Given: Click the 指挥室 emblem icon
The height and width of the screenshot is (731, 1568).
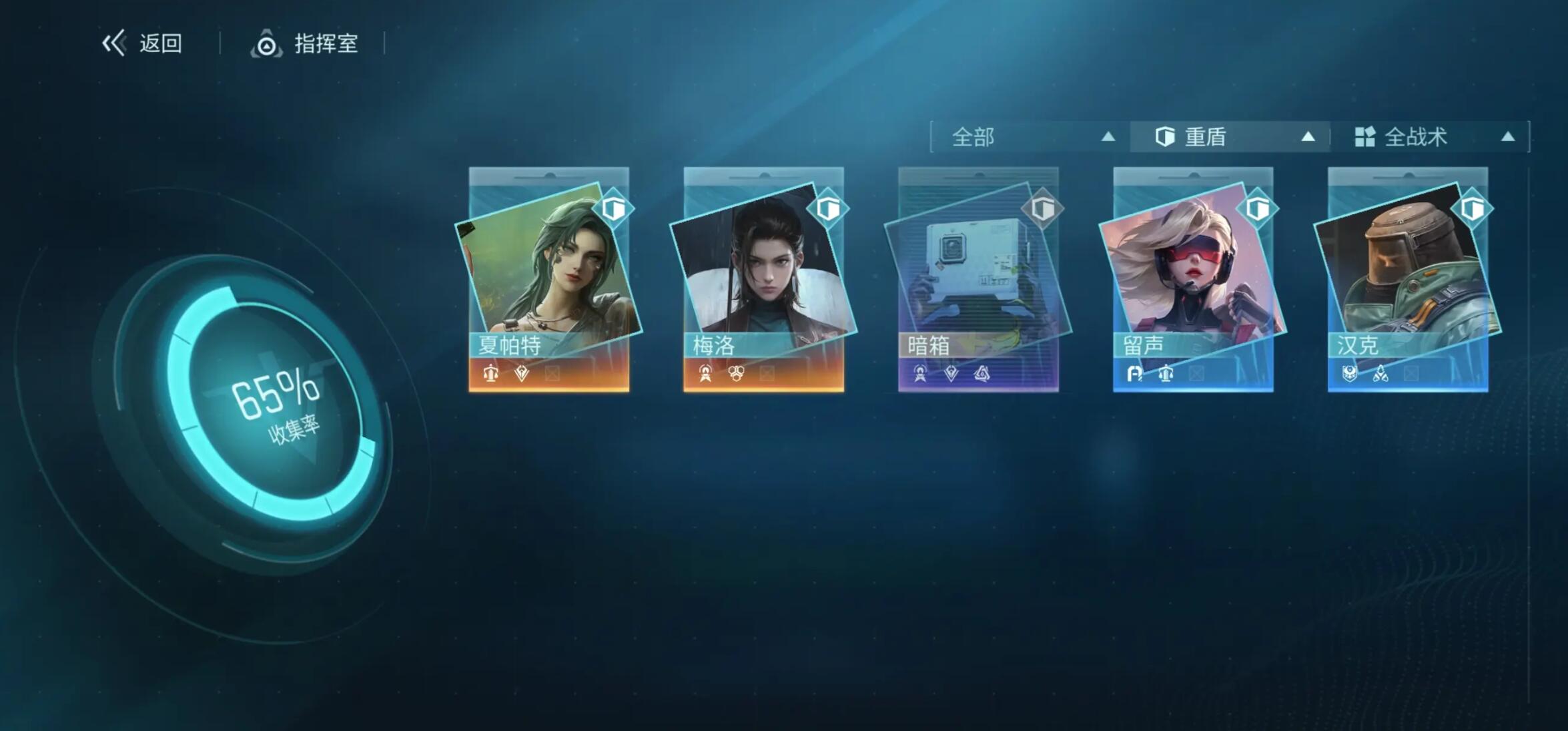Looking at the screenshot, I should pos(267,45).
